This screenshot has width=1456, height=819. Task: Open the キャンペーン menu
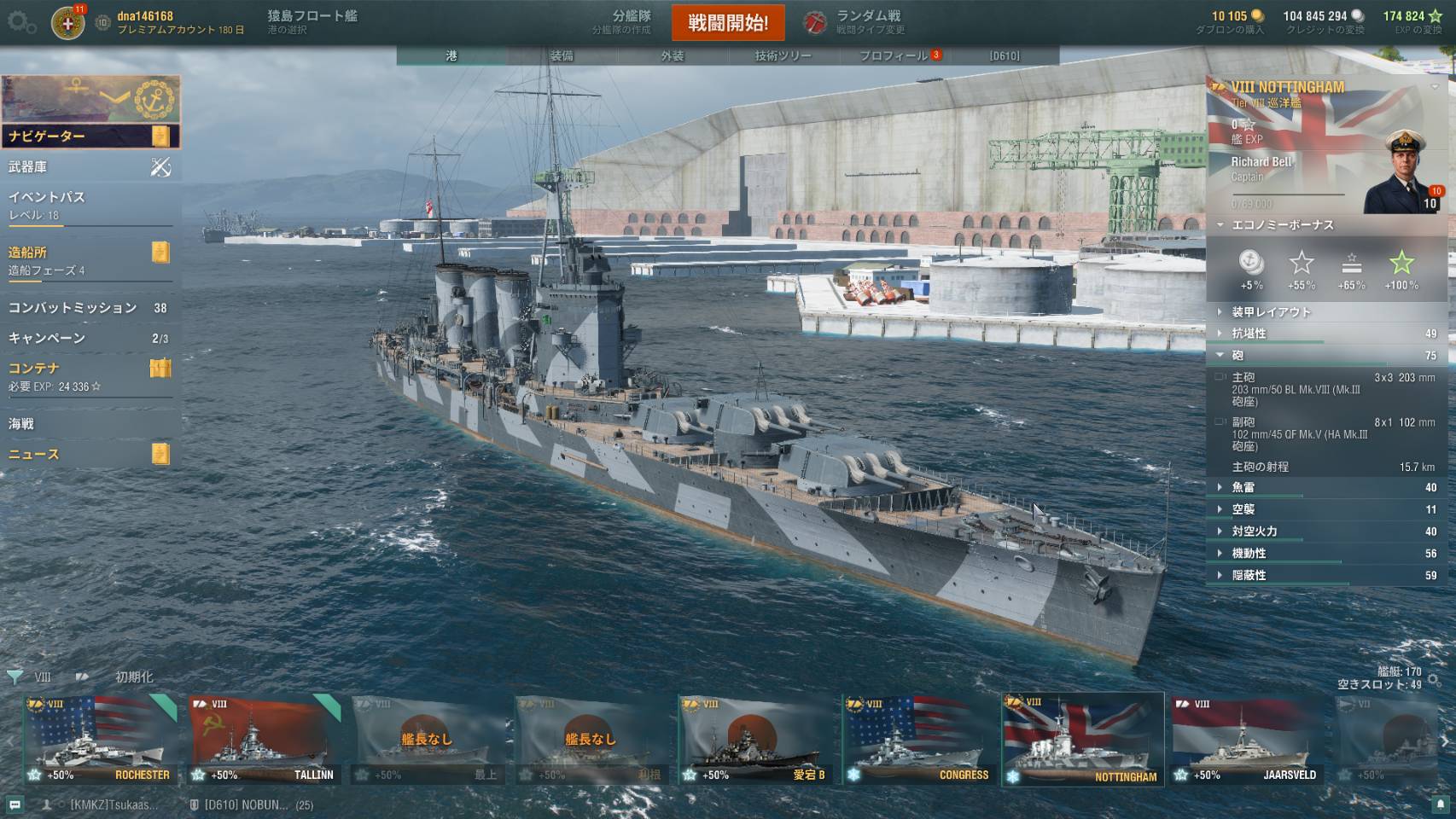point(90,338)
